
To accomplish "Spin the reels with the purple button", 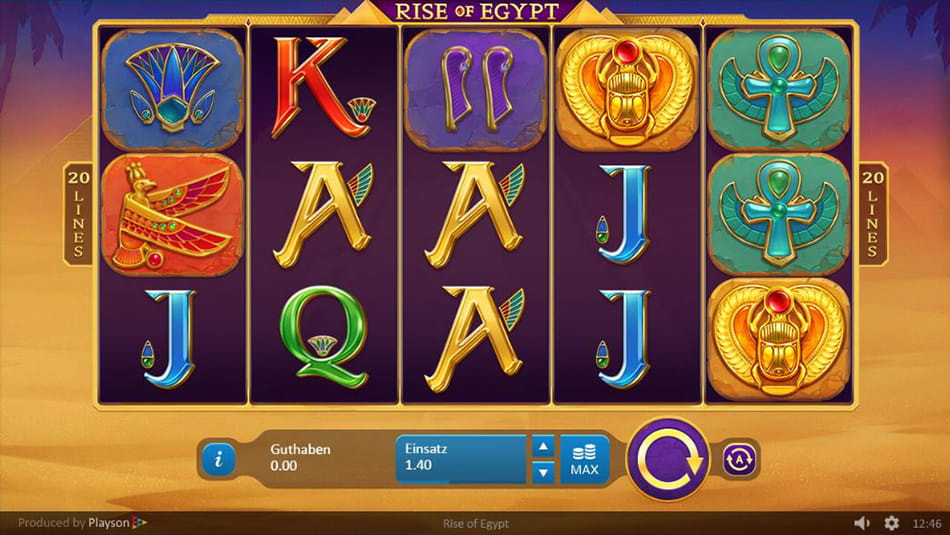I will click(x=667, y=459).
